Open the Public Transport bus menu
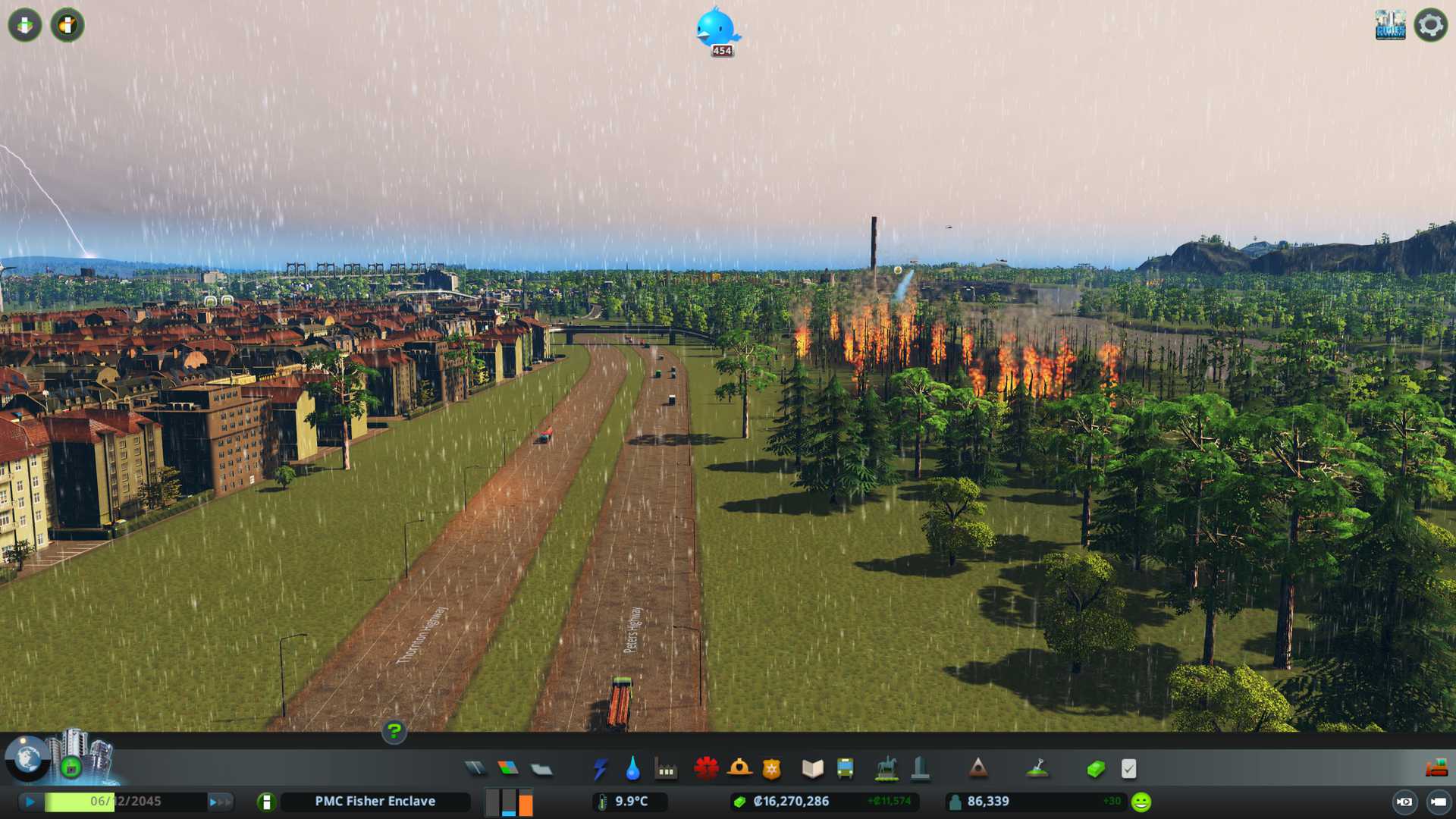This screenshot has height=819, width=1456. pos(846,769)
